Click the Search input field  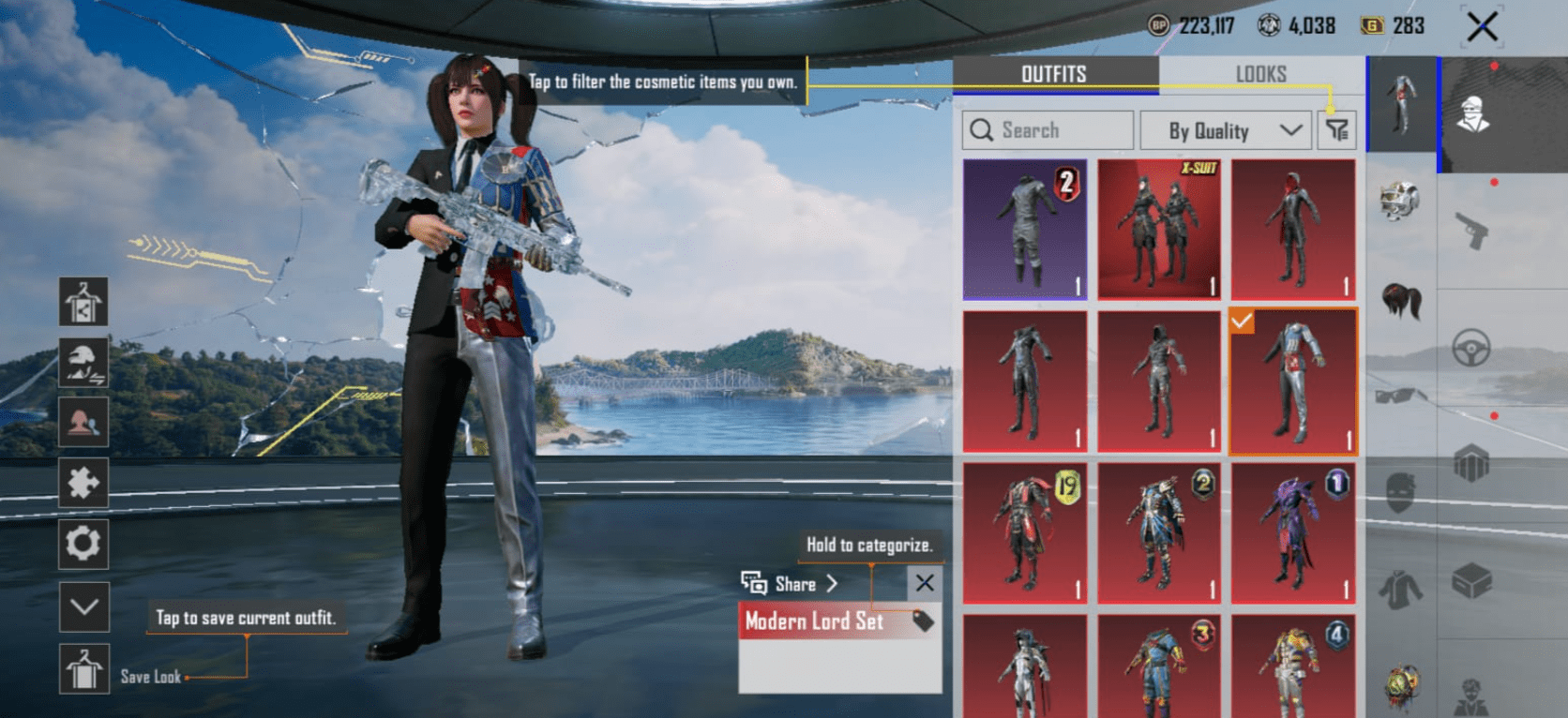coord(1046,130)
